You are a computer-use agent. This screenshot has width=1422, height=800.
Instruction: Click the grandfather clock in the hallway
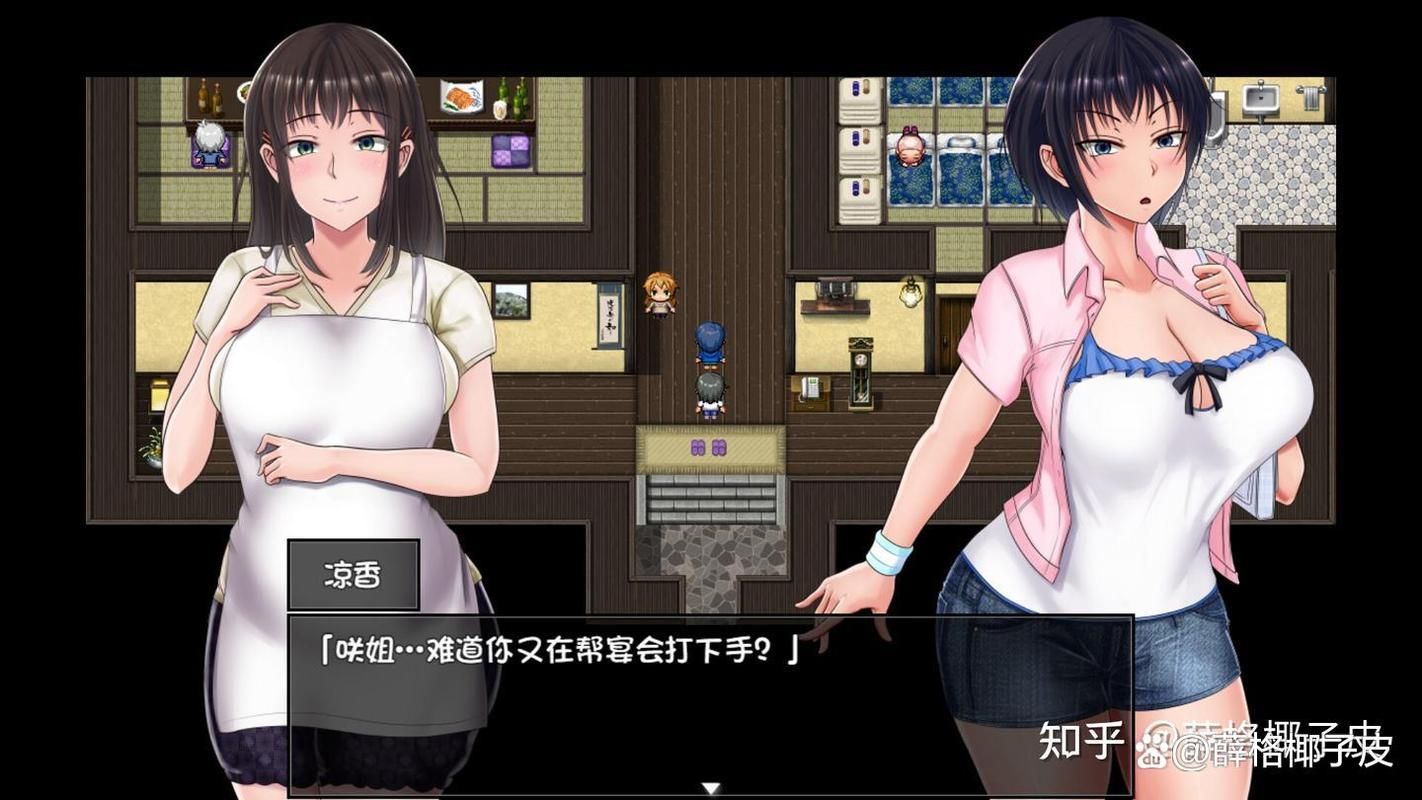tap(860, 372)
